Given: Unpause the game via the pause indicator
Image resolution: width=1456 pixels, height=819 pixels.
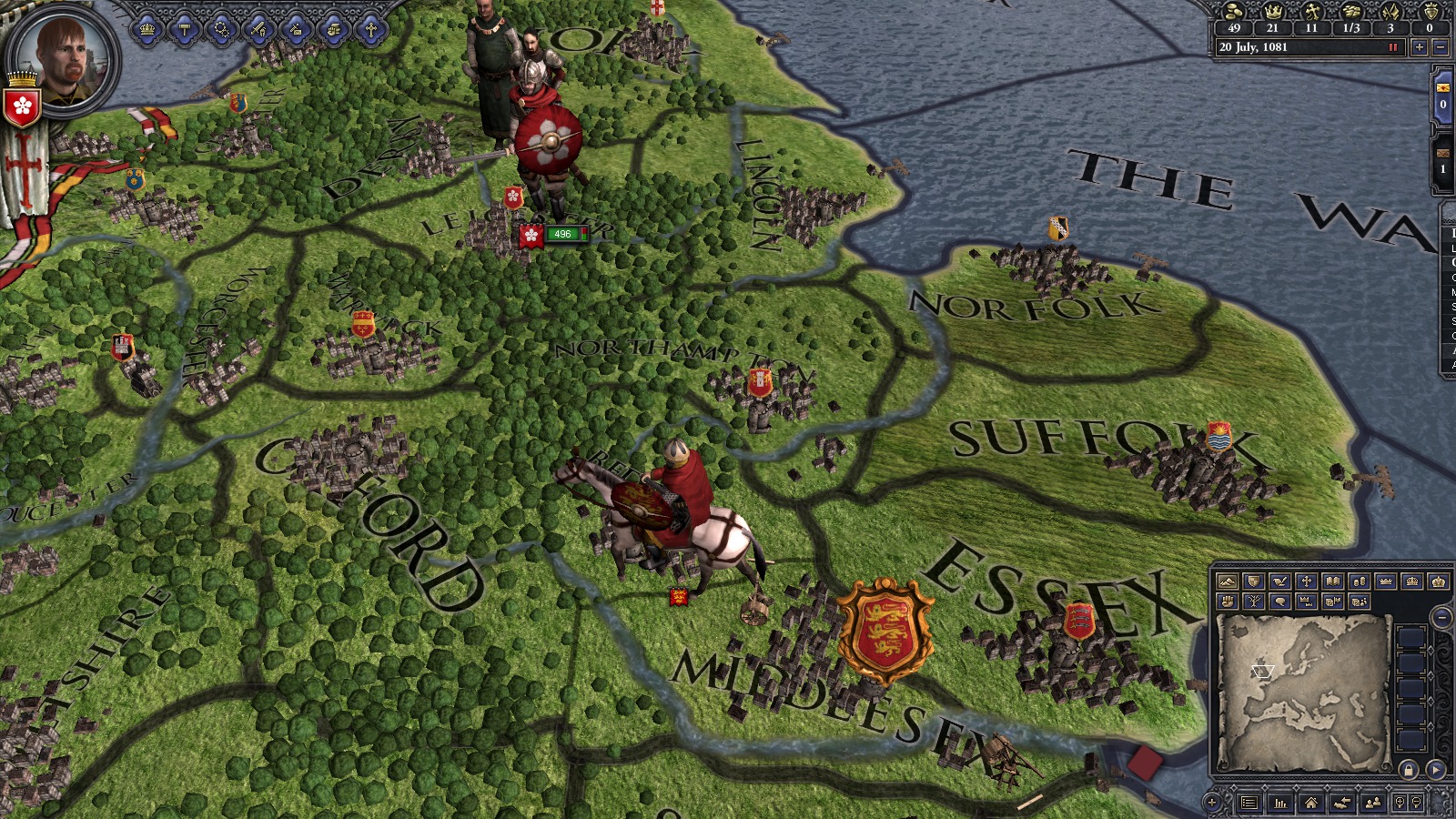Looking at the screenshot, I should coord(1394,47).
